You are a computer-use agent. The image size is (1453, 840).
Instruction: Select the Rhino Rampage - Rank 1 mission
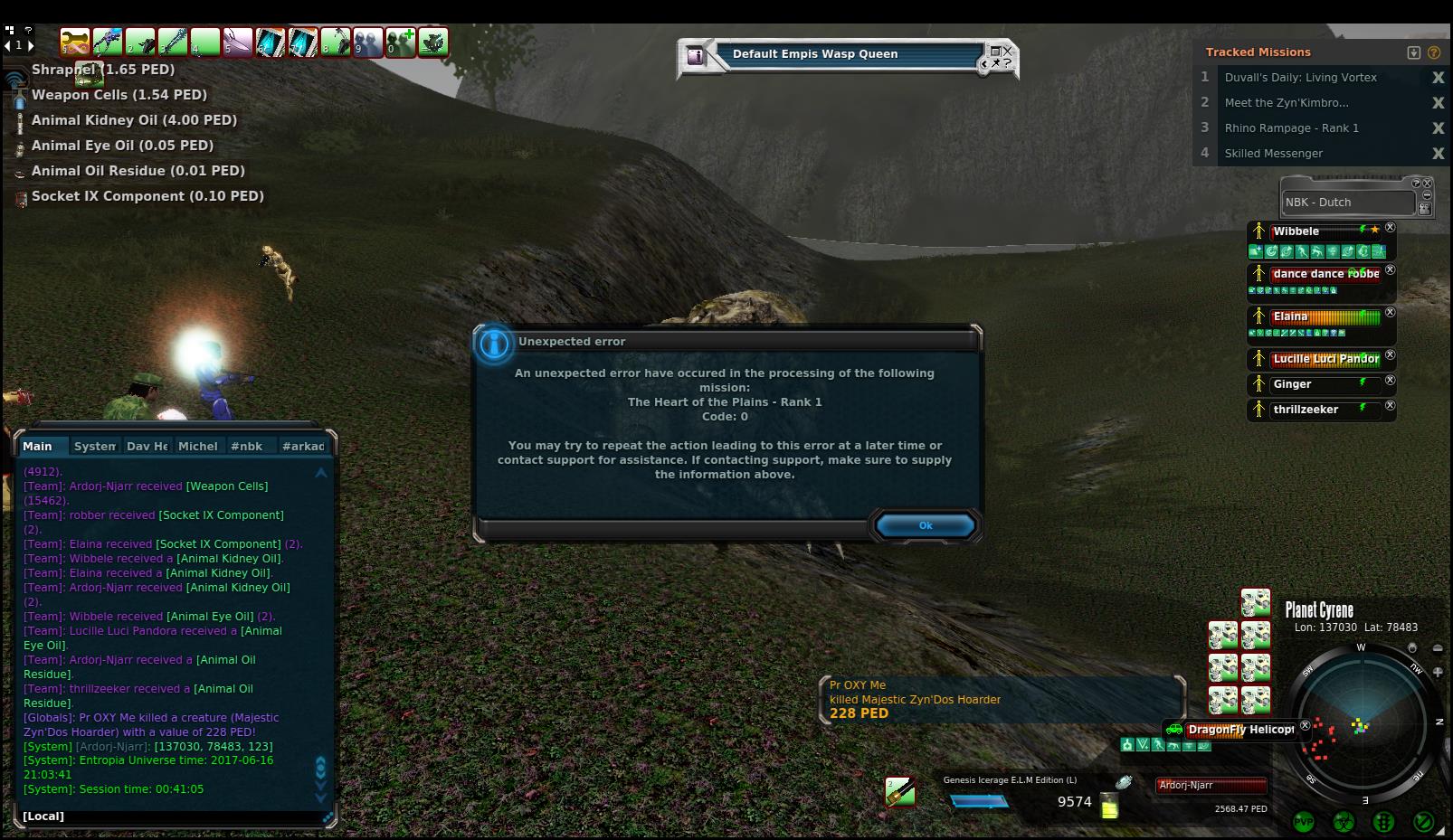[1291, 128]
